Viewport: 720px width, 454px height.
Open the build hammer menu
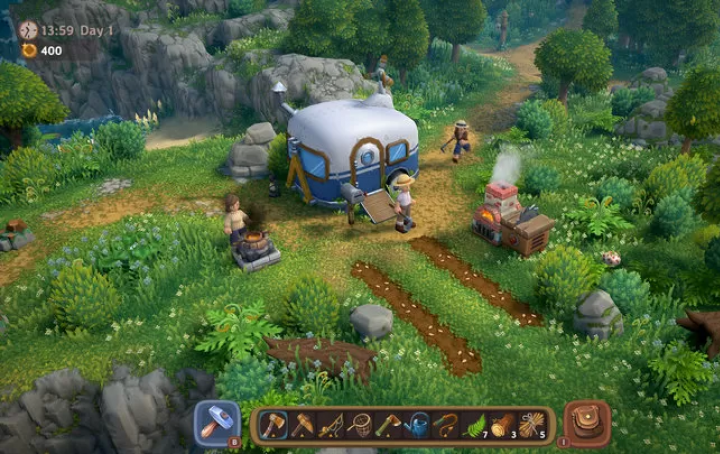pyautogui.click(x=216, y=424)
